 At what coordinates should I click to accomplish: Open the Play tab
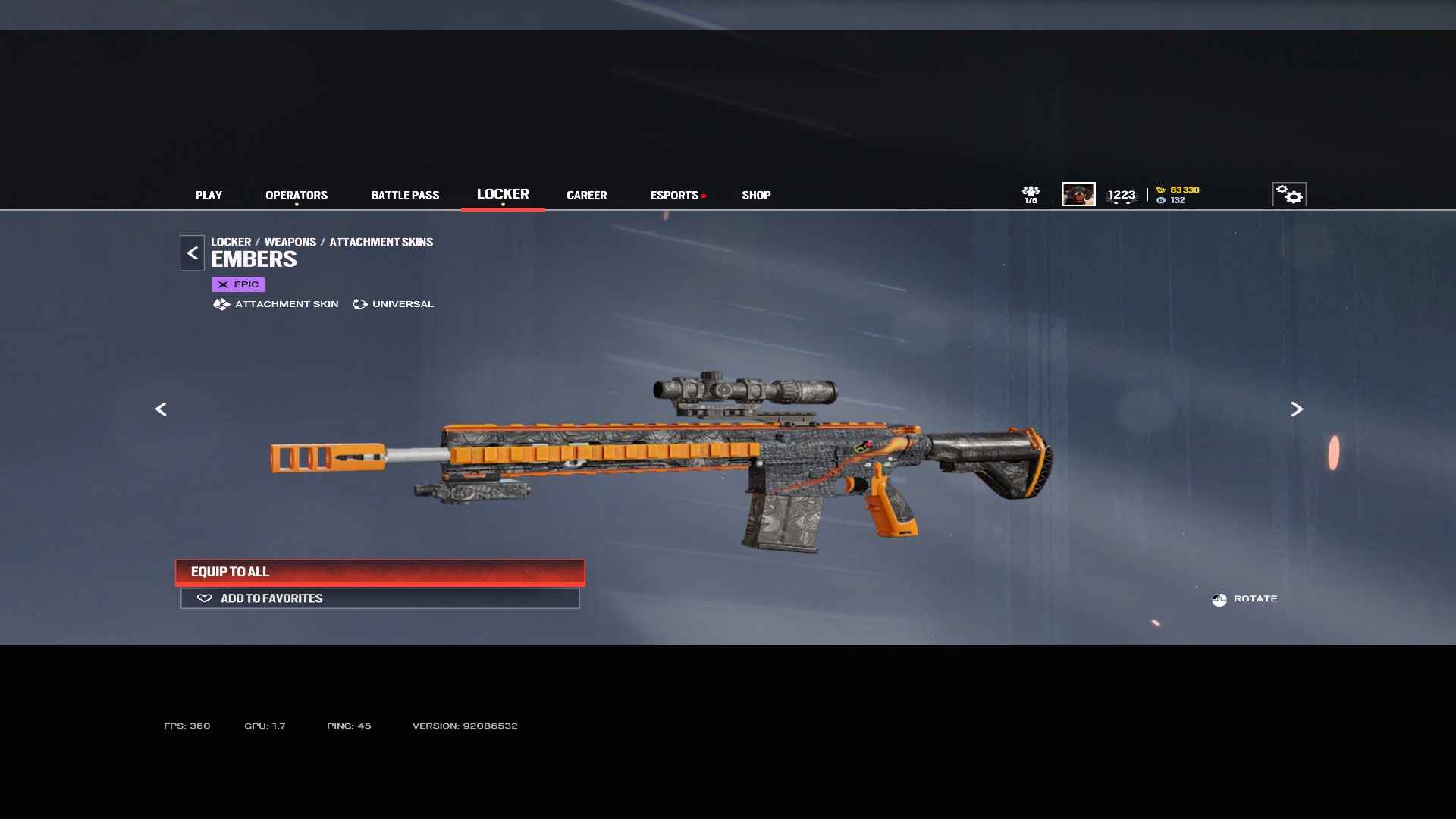tap(209, 195)
